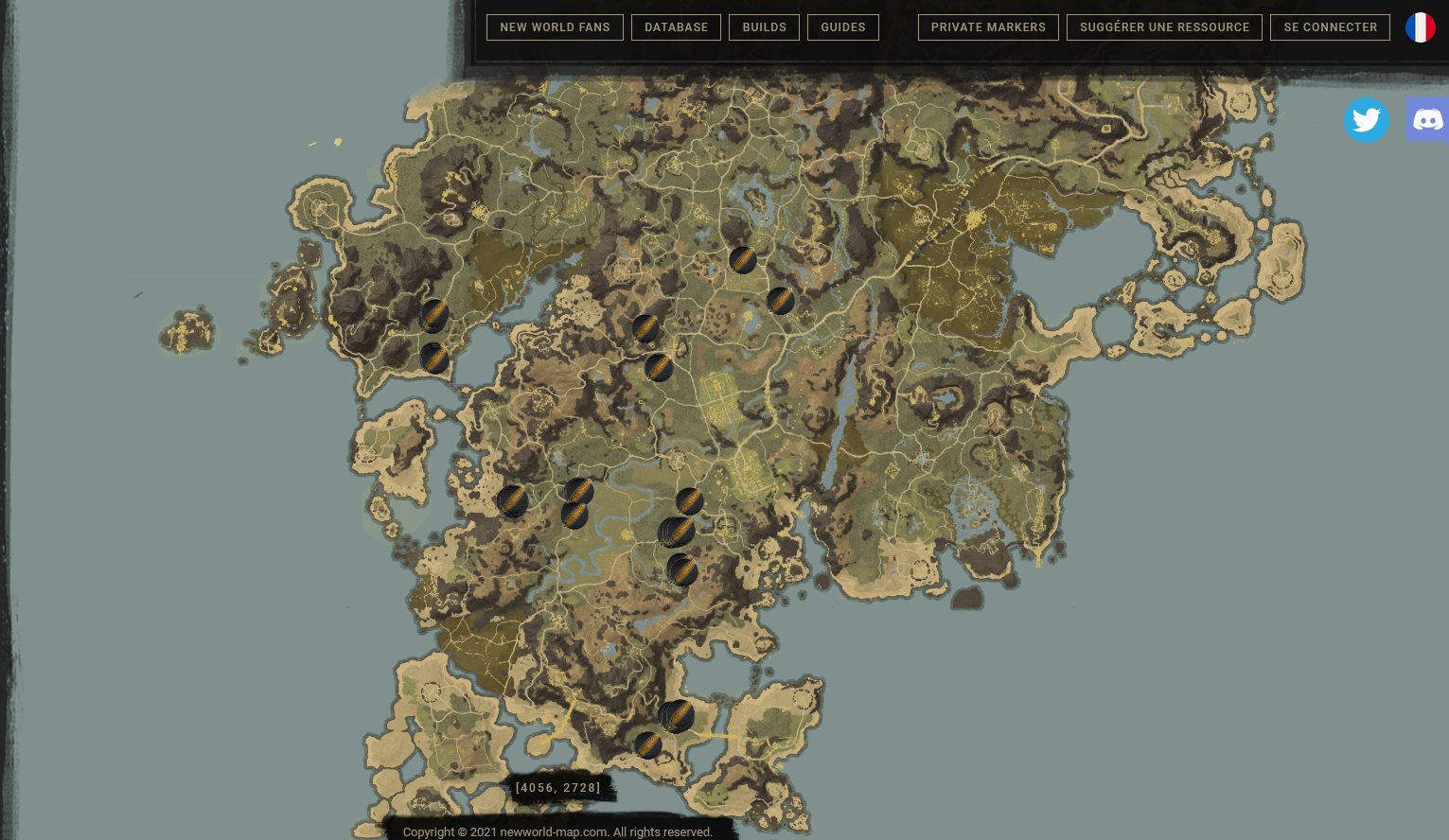The height and width of the screenshot is (840, 1449).
Task: Log in via SE CONNECTER
Action: pyautogui.click(x=1330, y=27)
